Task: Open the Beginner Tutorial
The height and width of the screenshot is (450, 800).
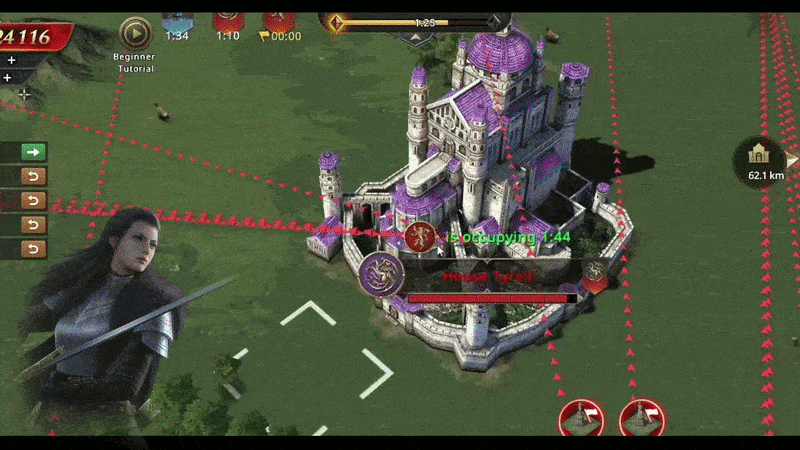Action: [x=134, y=35]
